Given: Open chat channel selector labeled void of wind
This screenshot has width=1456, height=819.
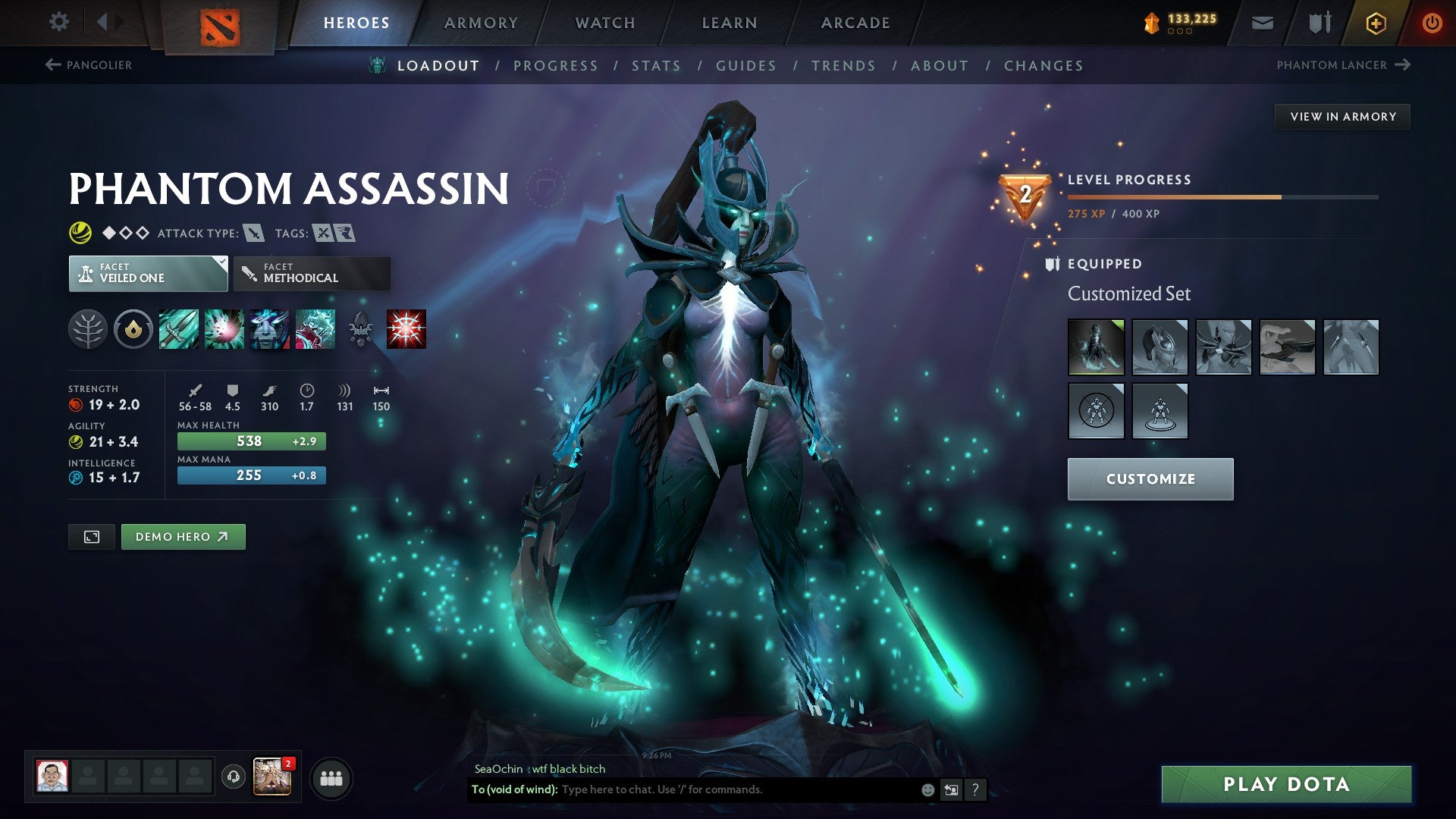Looking at the screenshot, I should click(513, 789).
